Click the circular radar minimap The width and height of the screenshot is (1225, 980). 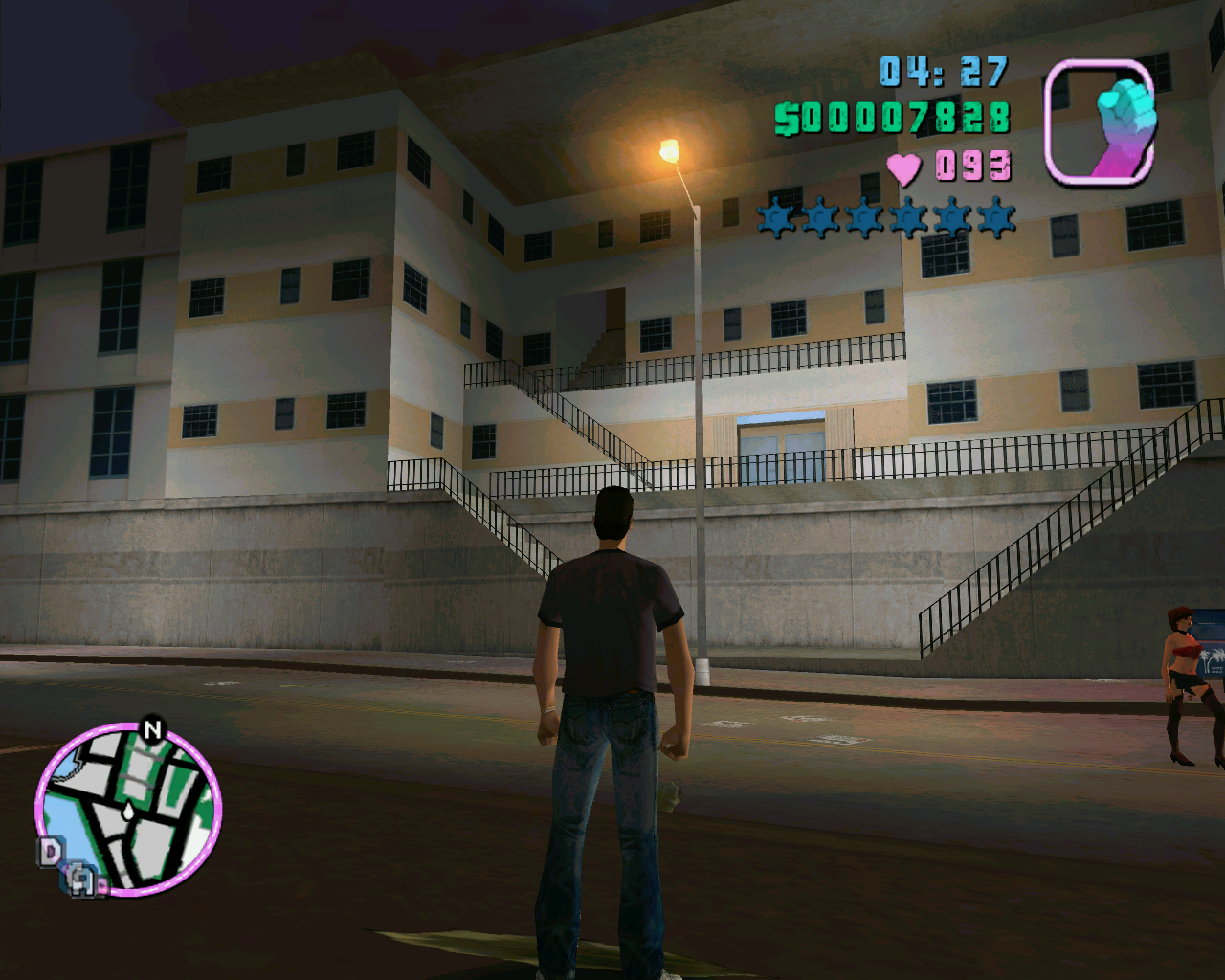[128, 810]
